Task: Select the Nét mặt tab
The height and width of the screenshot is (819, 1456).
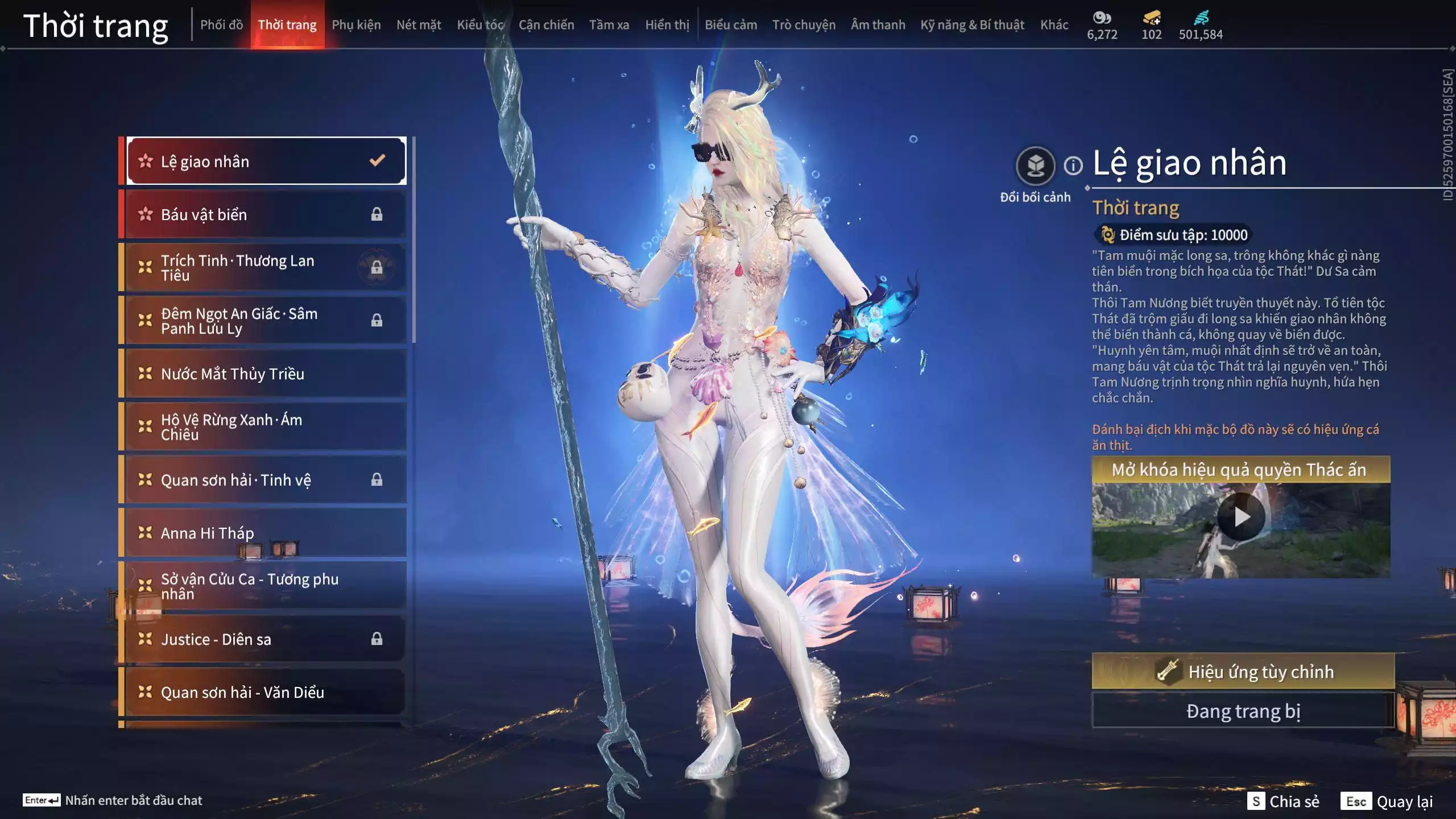Action: [419, 25]
